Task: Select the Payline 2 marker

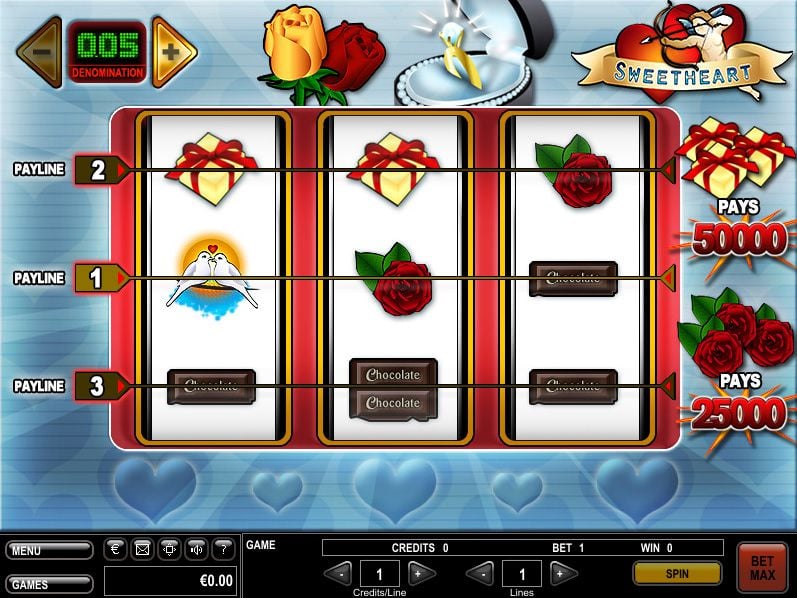Action: [x=98, y=170]
